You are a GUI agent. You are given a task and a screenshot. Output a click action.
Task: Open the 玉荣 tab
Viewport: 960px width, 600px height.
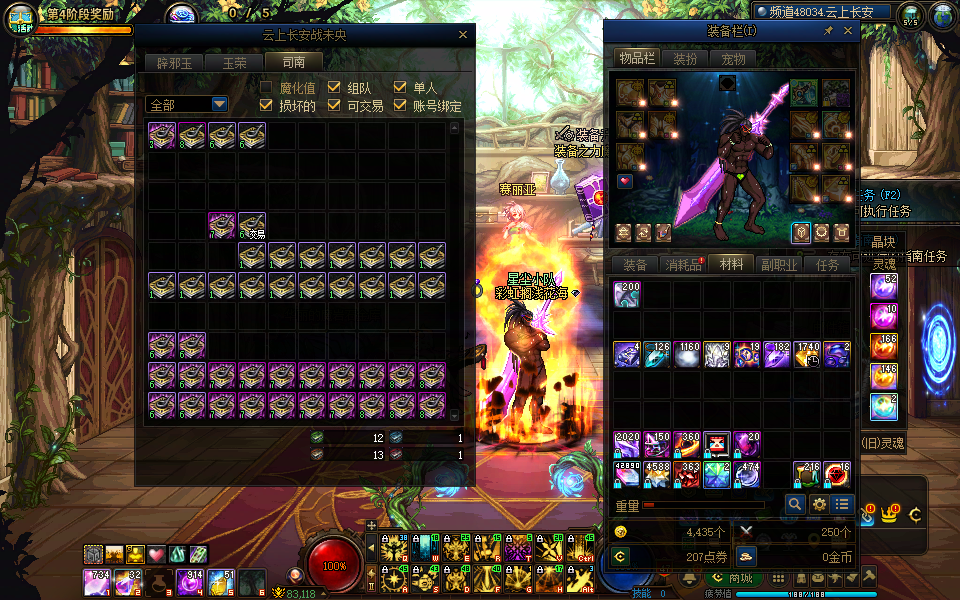(x=234, y=62)
